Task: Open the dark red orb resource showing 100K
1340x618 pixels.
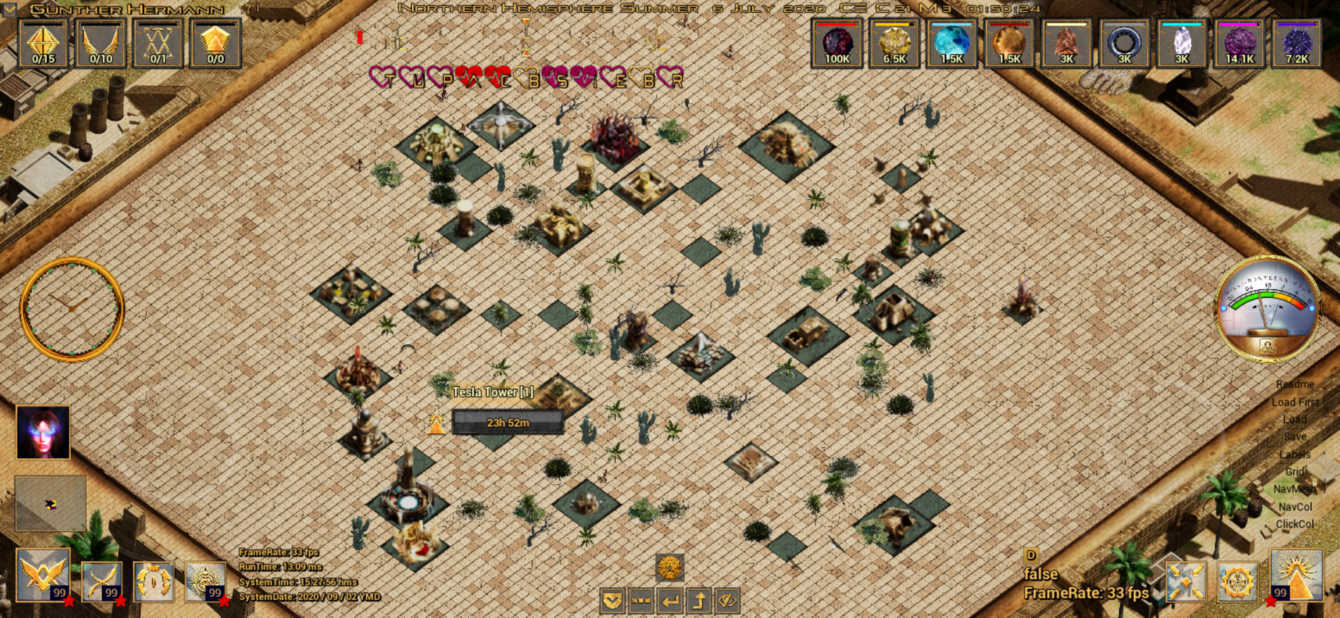Action: [x=837, y=44]
